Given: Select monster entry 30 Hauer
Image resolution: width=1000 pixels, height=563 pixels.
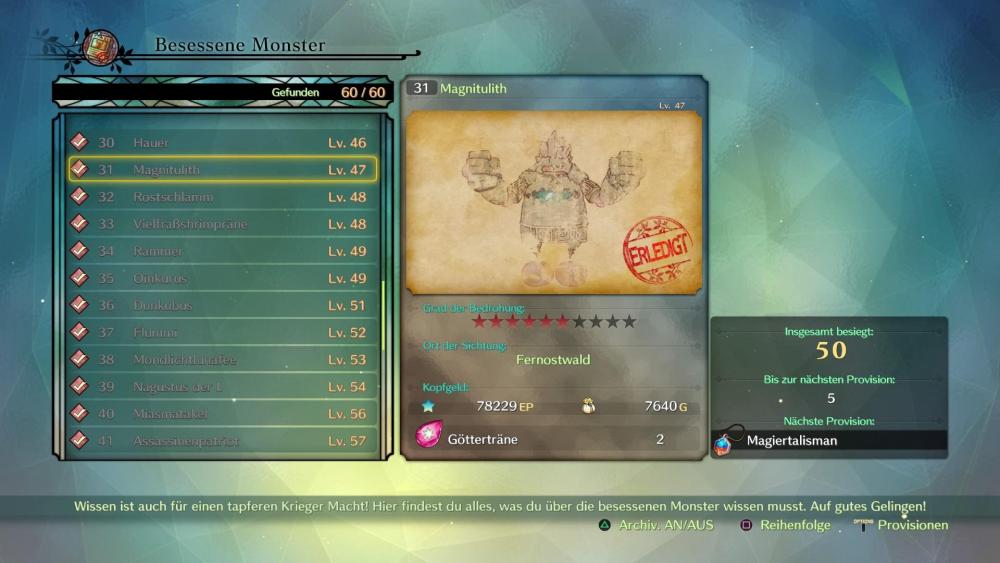Looking at the screenshot, I should 222,143.
